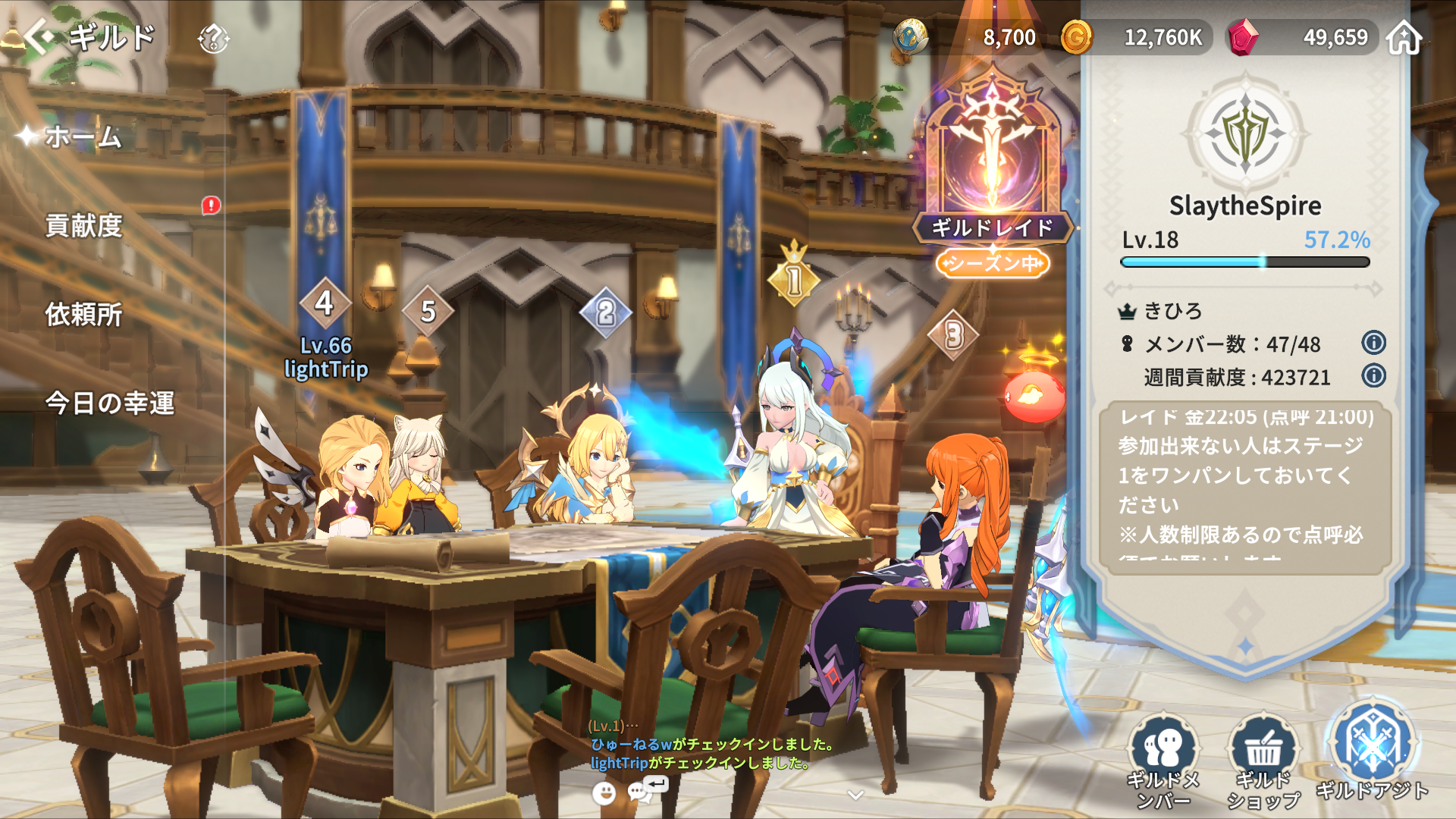The image size is (1456, 819).
Task: Choose 今日の幸運 daily fortune
Action: (x=109, y=403)
